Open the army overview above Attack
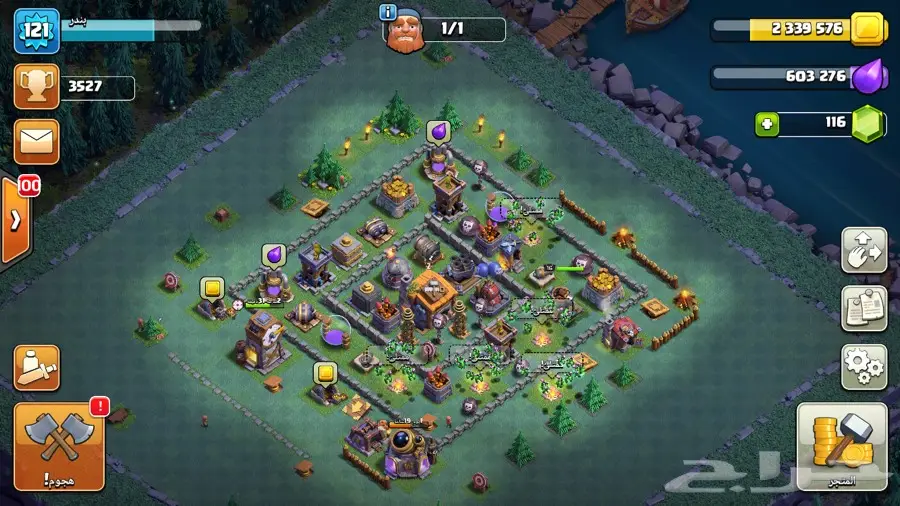 pos(36,368)
